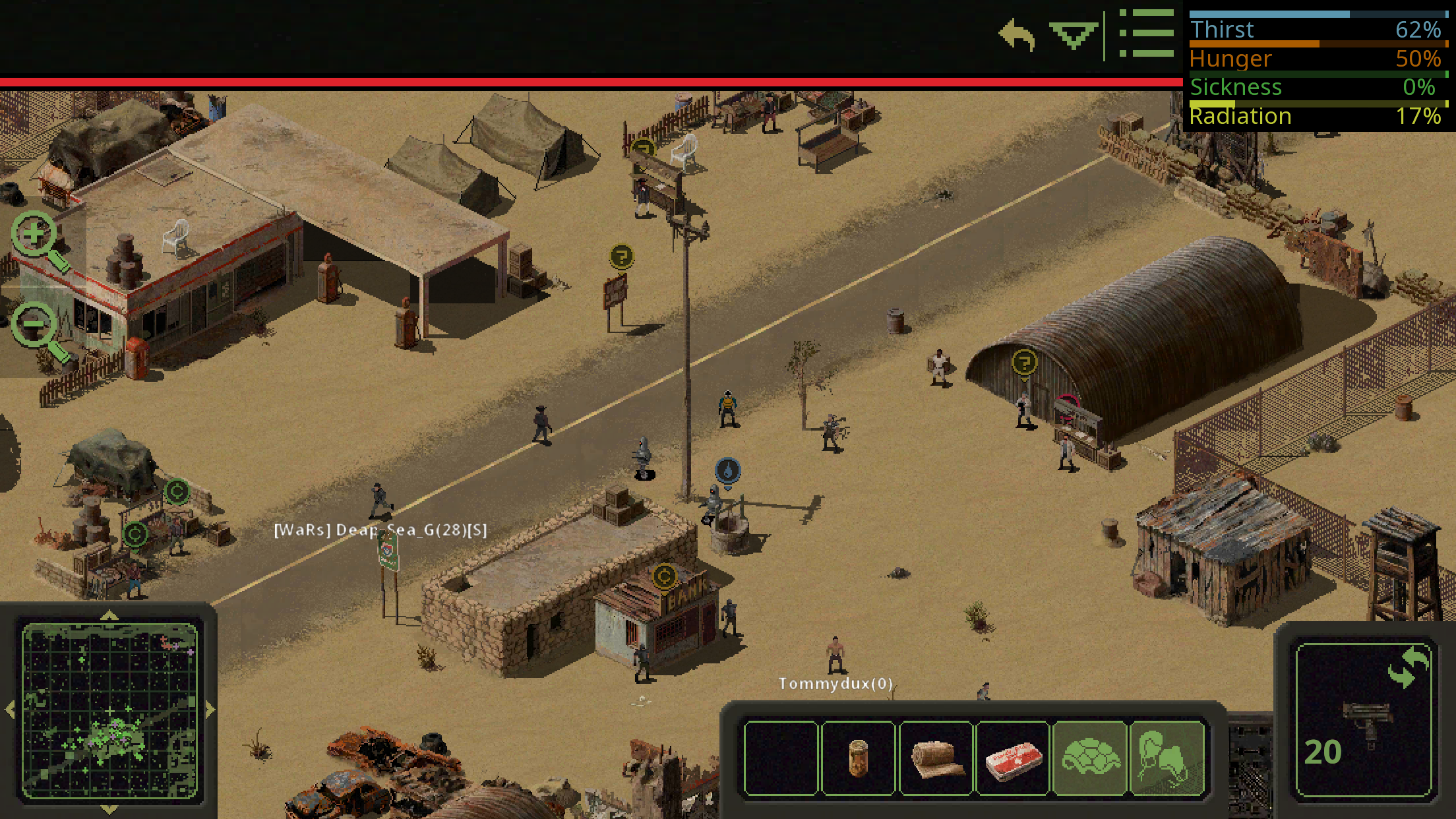Use the red first aid kit

pos(1013,758)
